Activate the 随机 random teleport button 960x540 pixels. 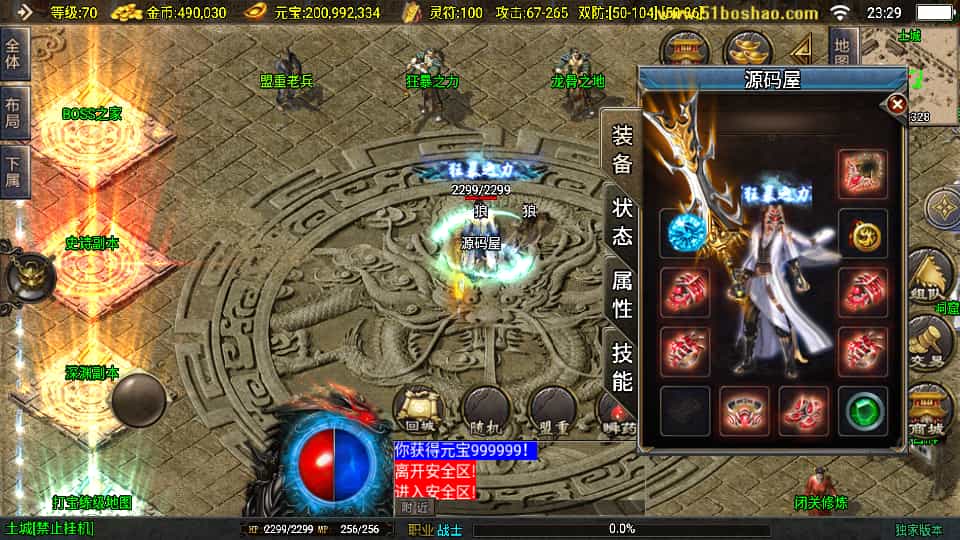point(486,409)
